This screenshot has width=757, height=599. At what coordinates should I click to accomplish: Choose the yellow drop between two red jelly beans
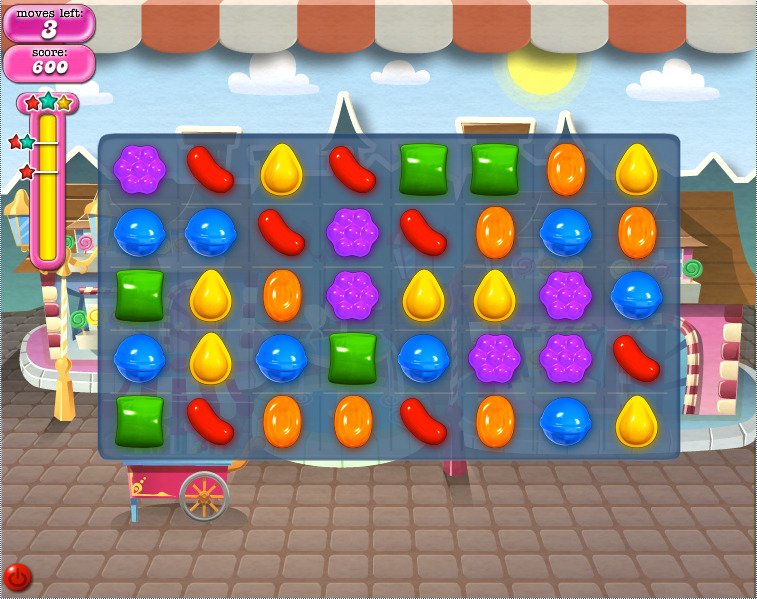(282, 169)
